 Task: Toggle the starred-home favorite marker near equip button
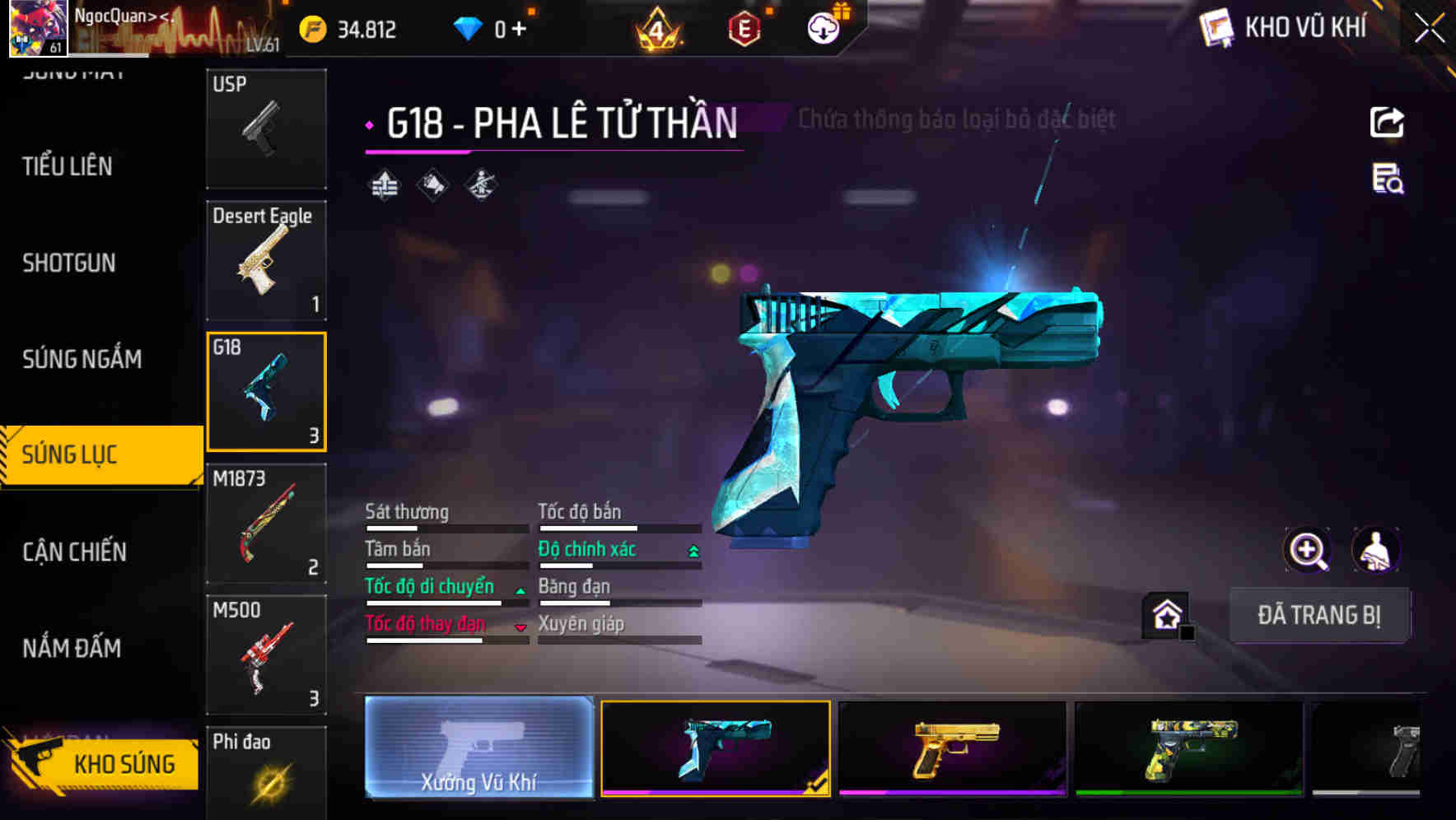pos(1164,614)
